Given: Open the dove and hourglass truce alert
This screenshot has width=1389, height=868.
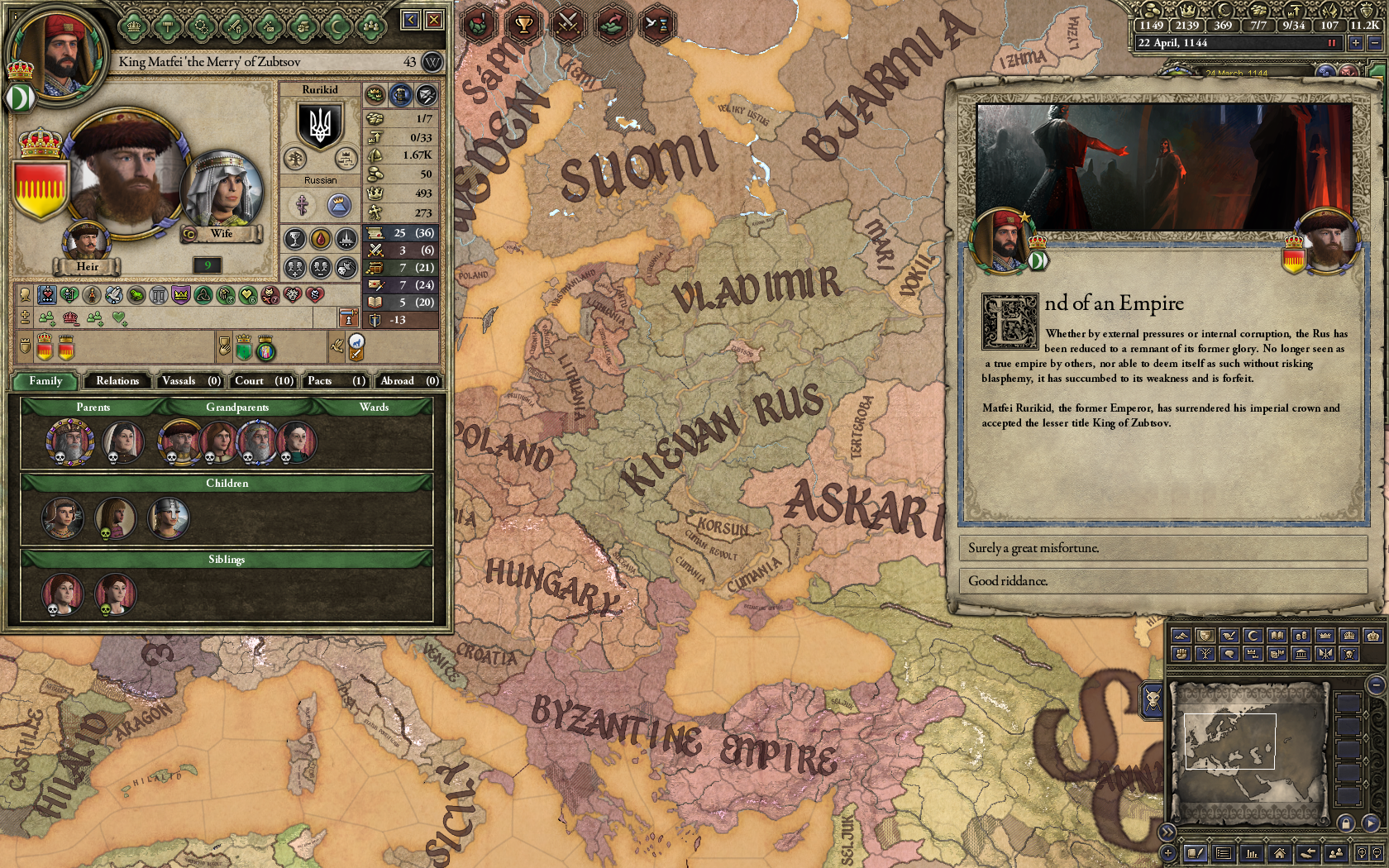Looking at the screenshot, I should 659,23.
